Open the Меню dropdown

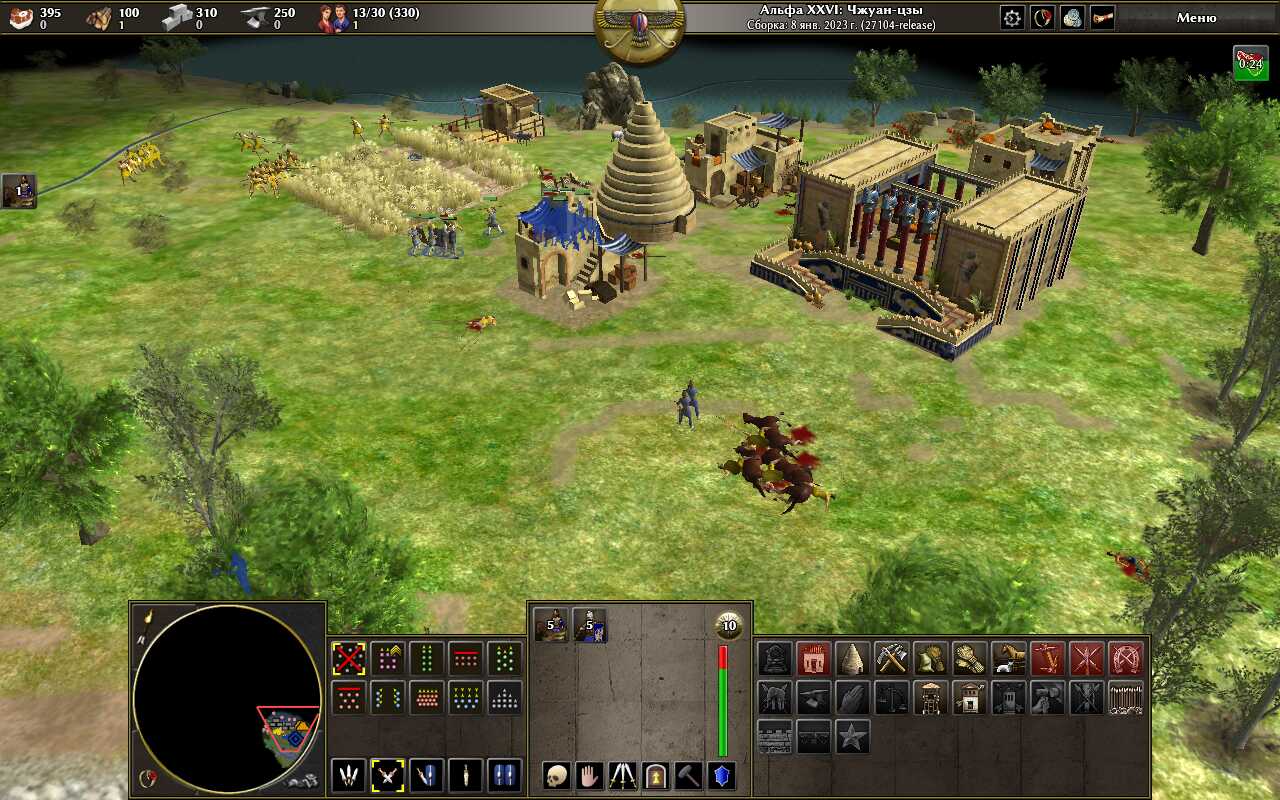point(1196,17)
